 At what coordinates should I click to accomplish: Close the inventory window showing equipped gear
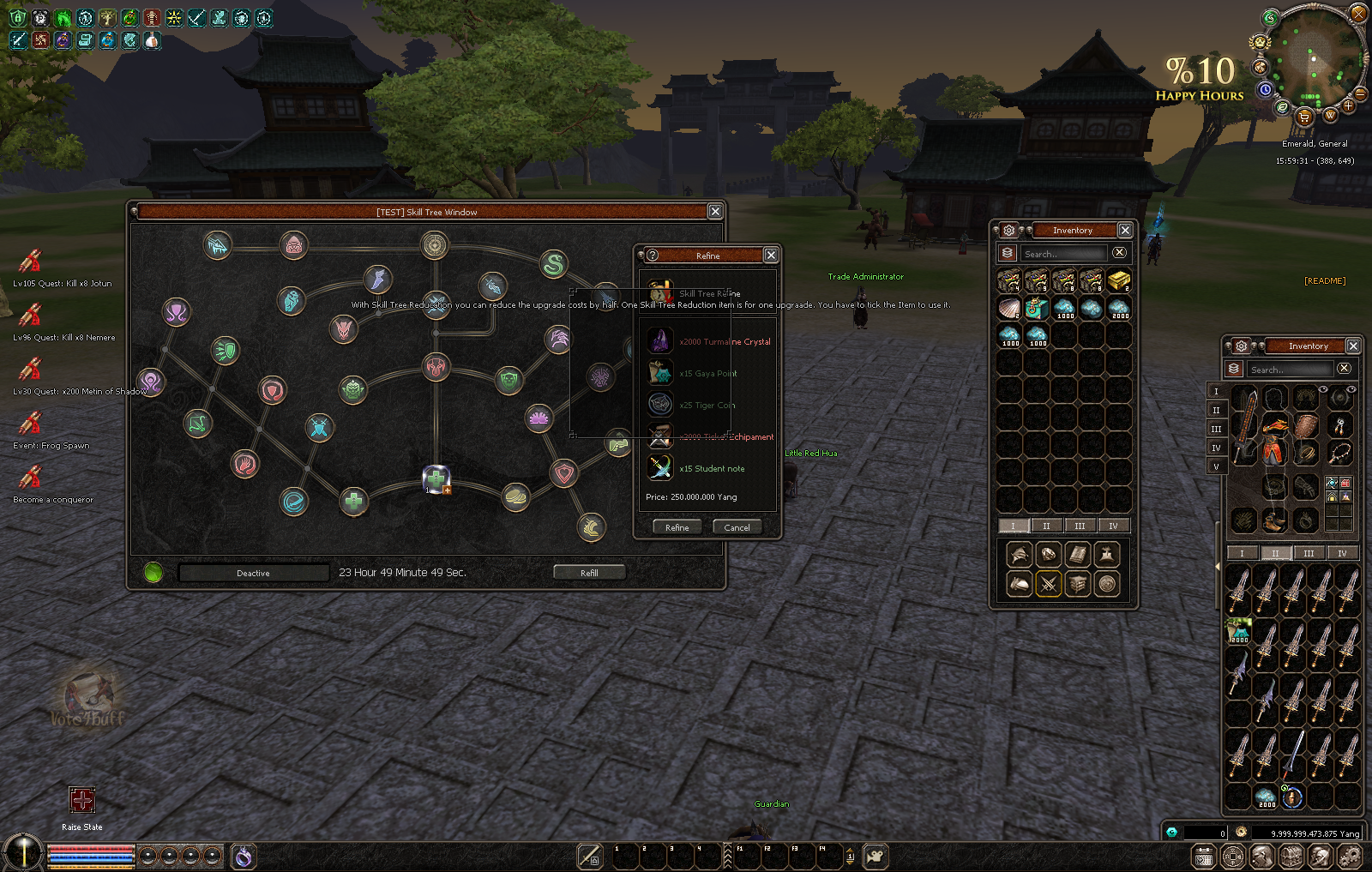coord(1353,346)
